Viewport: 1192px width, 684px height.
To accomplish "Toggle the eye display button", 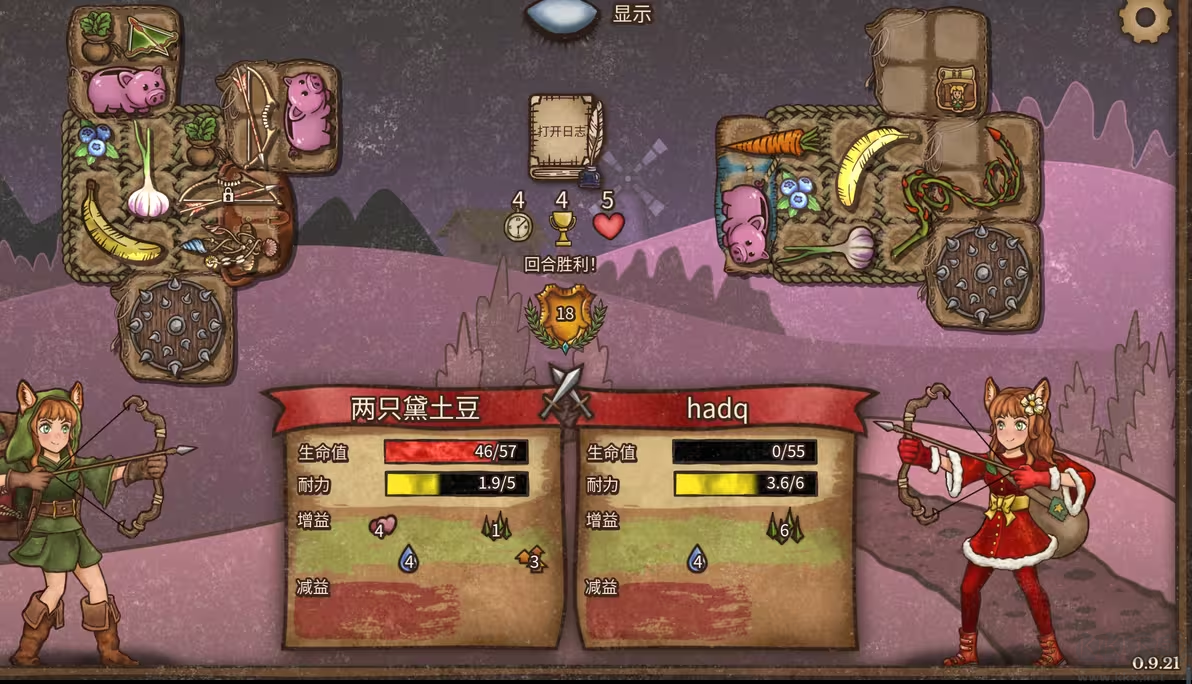I will coord(562,17).
